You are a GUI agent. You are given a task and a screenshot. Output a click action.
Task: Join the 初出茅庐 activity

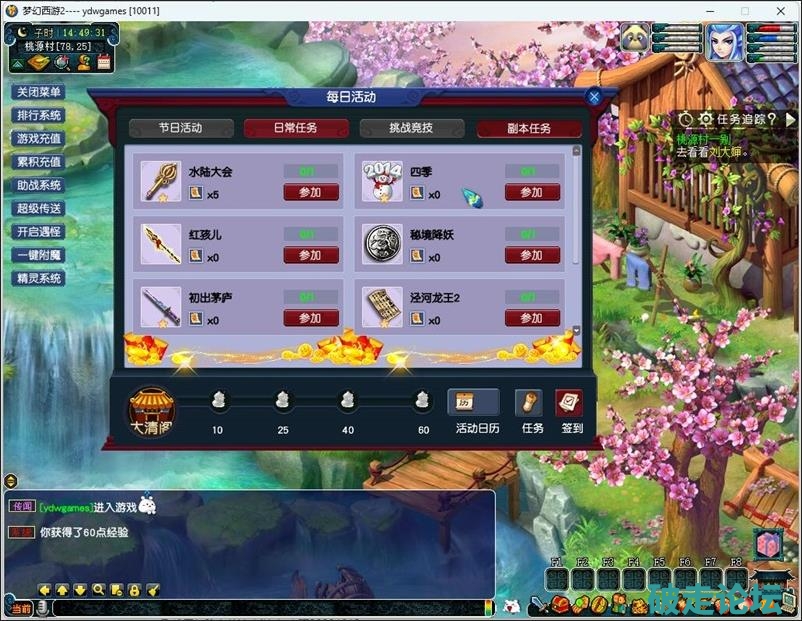tap(311, 318)
